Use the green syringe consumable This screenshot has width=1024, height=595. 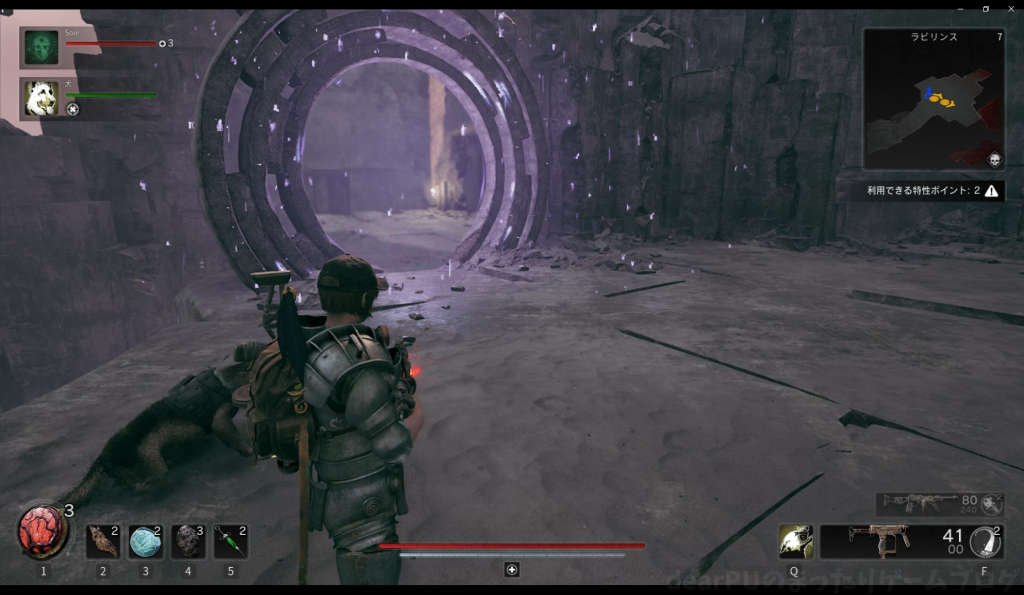[230, 541]
